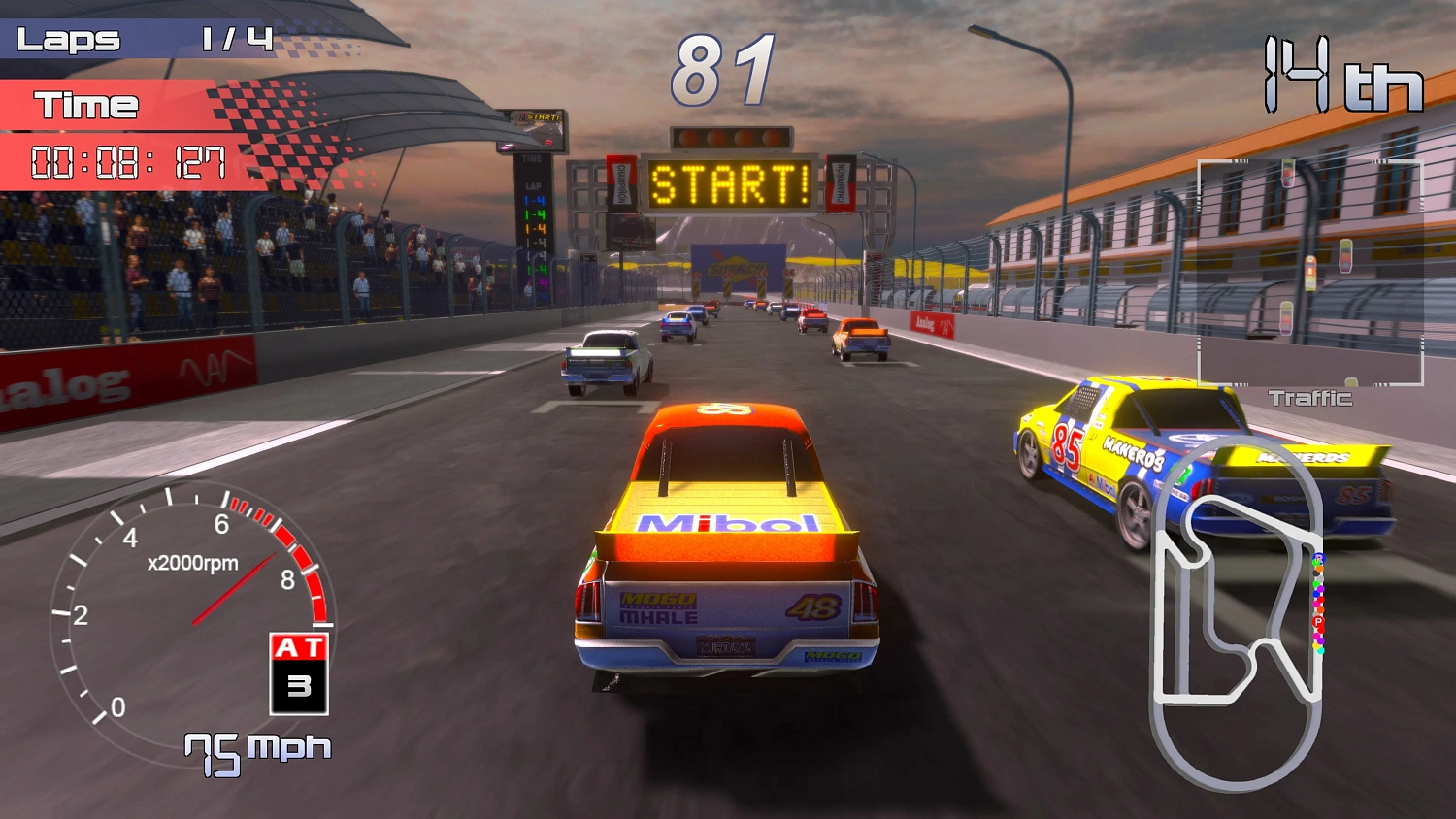Toggle the red P pit marker on the minimap

coord(1318,621)
